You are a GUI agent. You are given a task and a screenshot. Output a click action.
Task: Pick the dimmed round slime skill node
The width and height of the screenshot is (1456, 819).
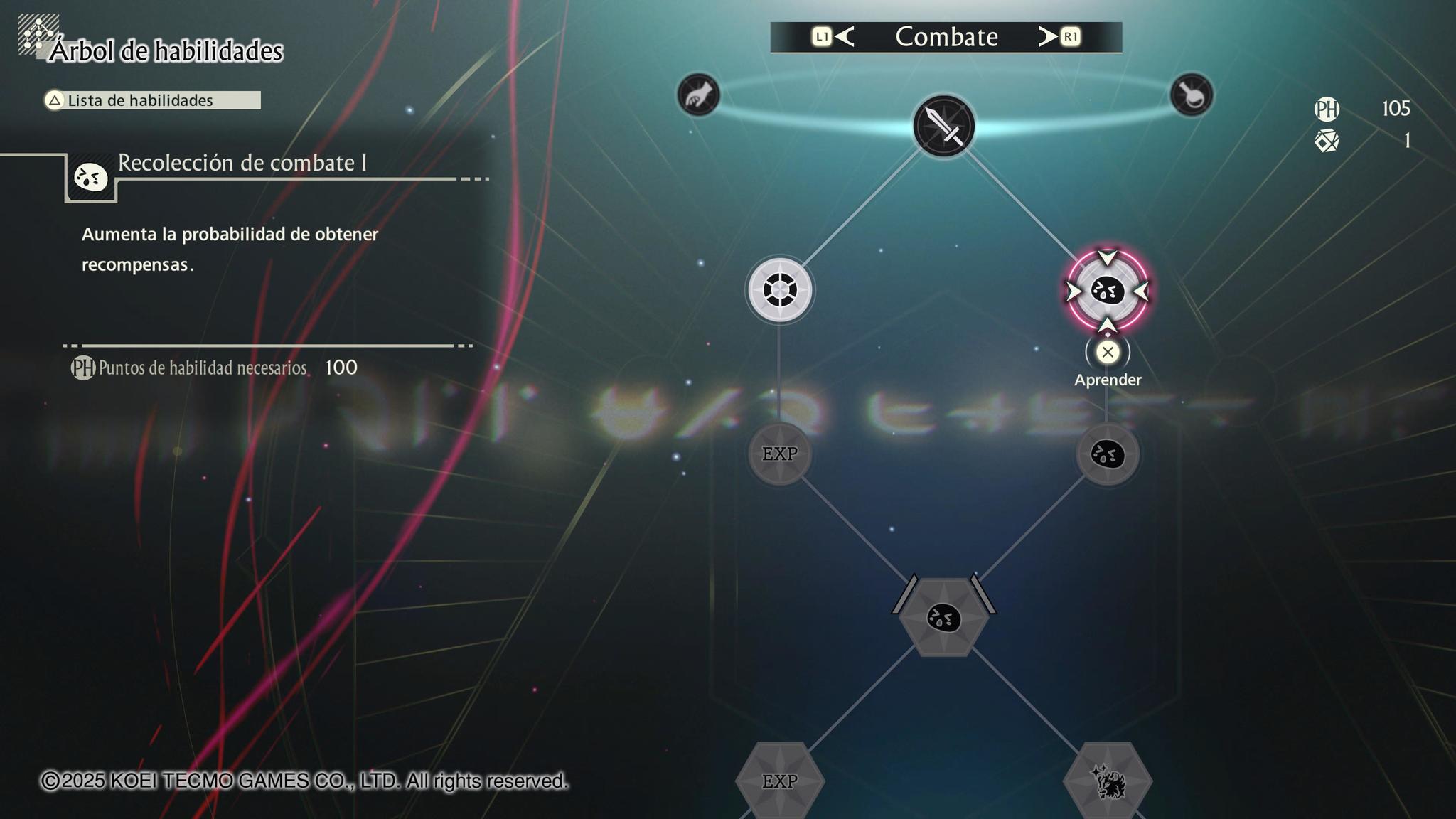(1107, 454)
